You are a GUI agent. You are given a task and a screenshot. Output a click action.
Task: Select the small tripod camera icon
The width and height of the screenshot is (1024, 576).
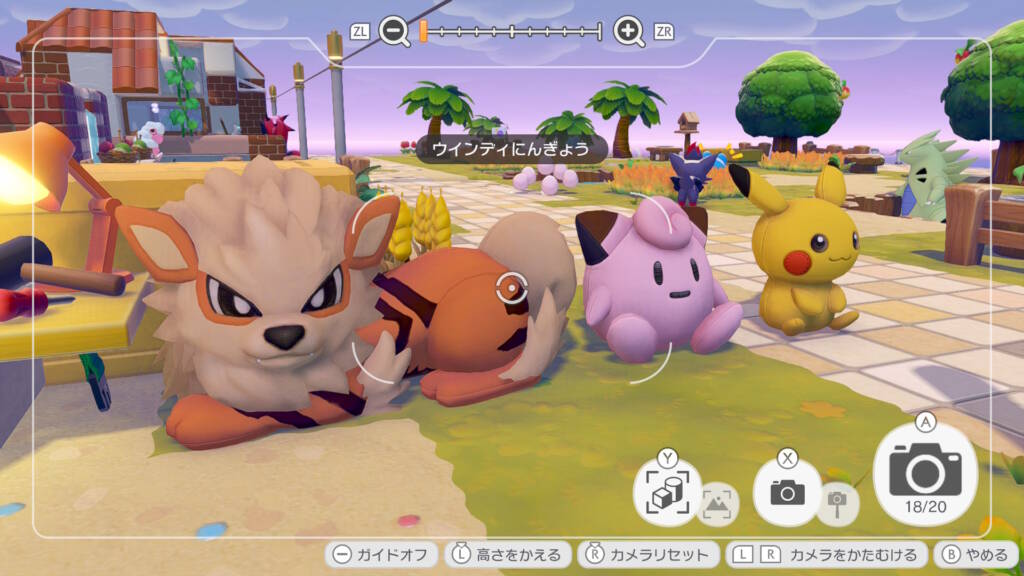(837, 502)
